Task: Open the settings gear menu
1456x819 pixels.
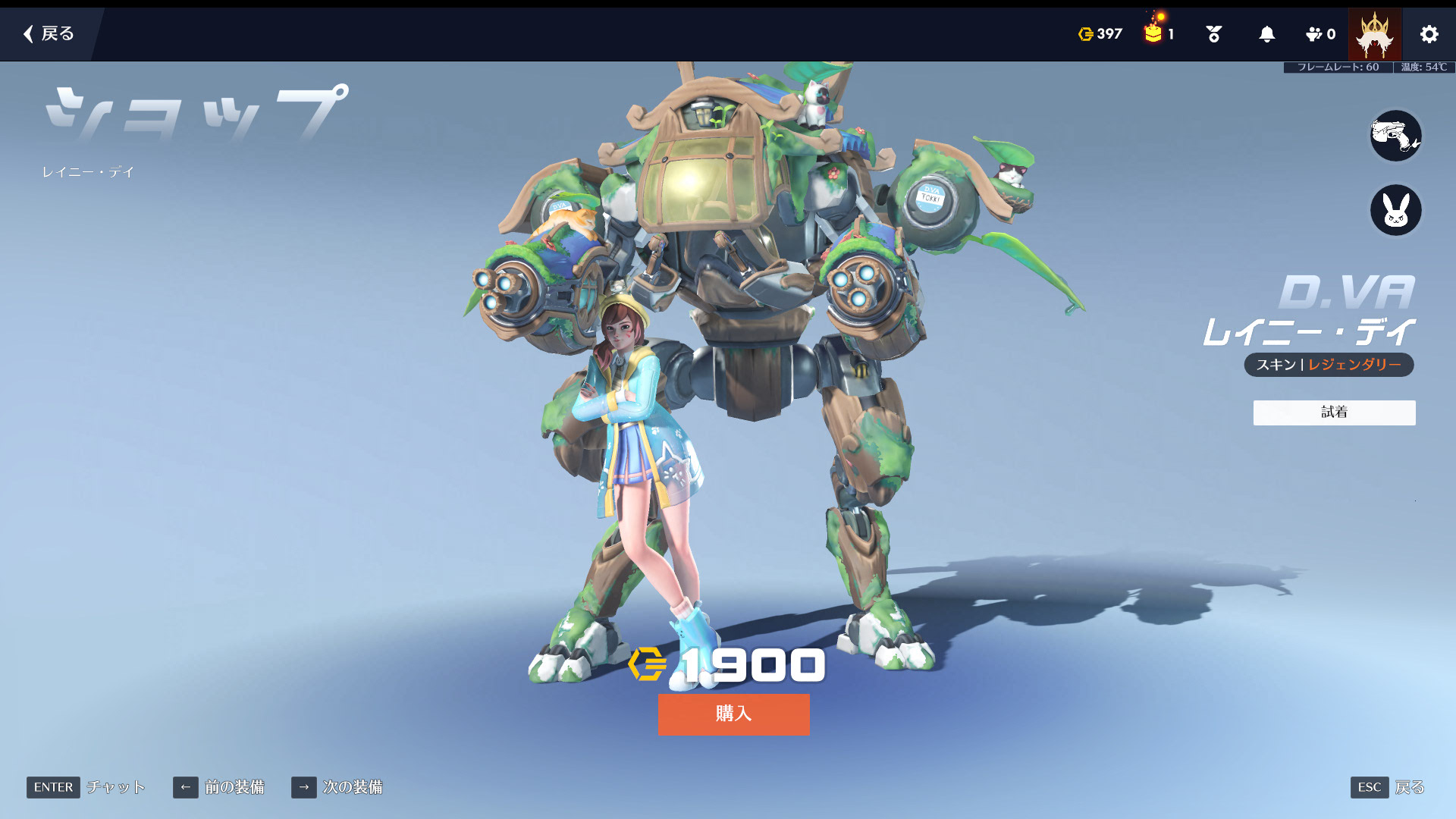Action: (1429, 34)
